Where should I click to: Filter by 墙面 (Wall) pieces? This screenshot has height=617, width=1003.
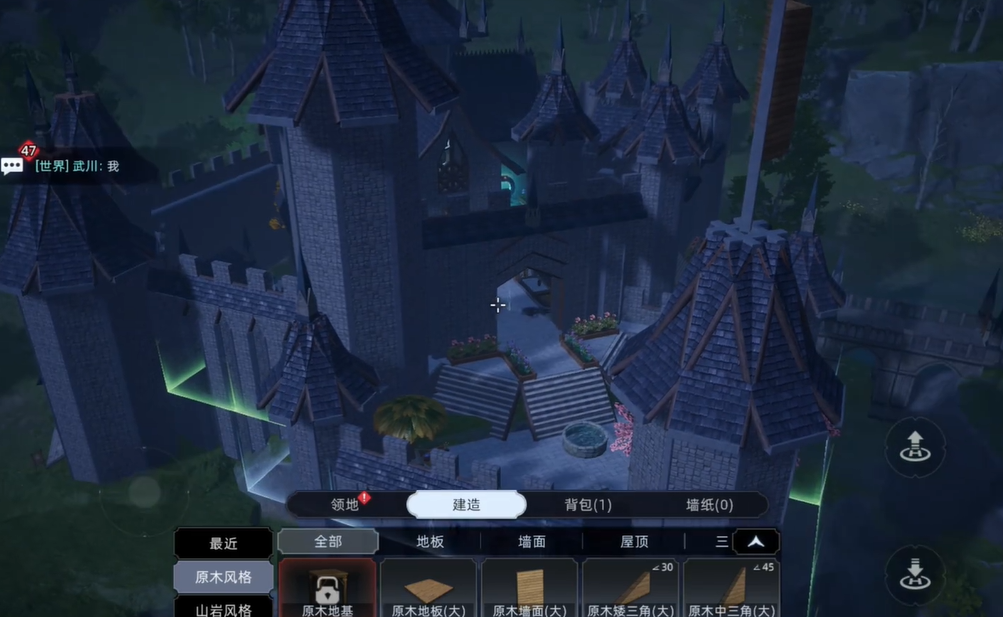(x=532, y=541)
